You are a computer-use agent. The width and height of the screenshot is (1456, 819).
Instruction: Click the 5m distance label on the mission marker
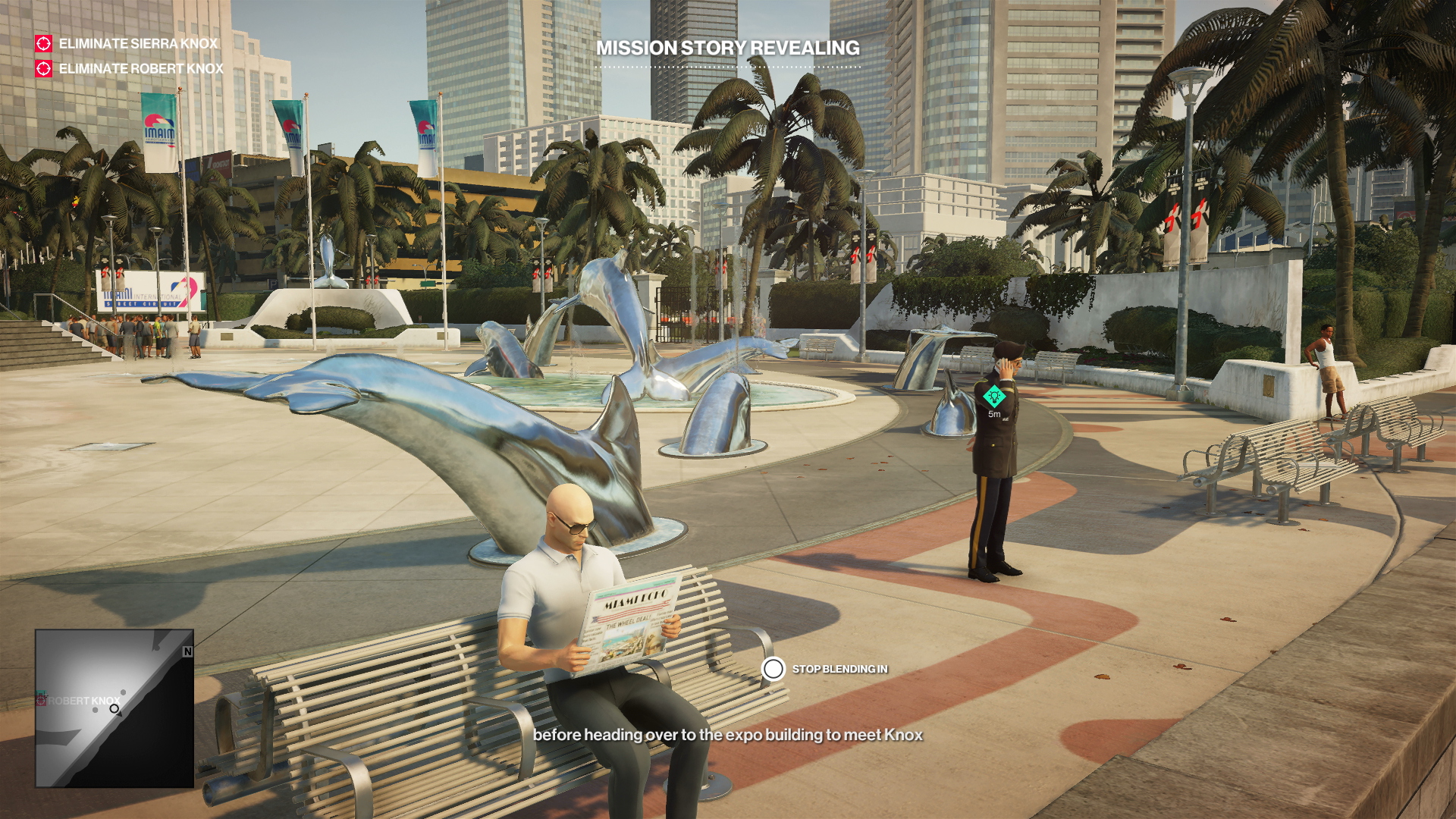[x=993, y=413]
